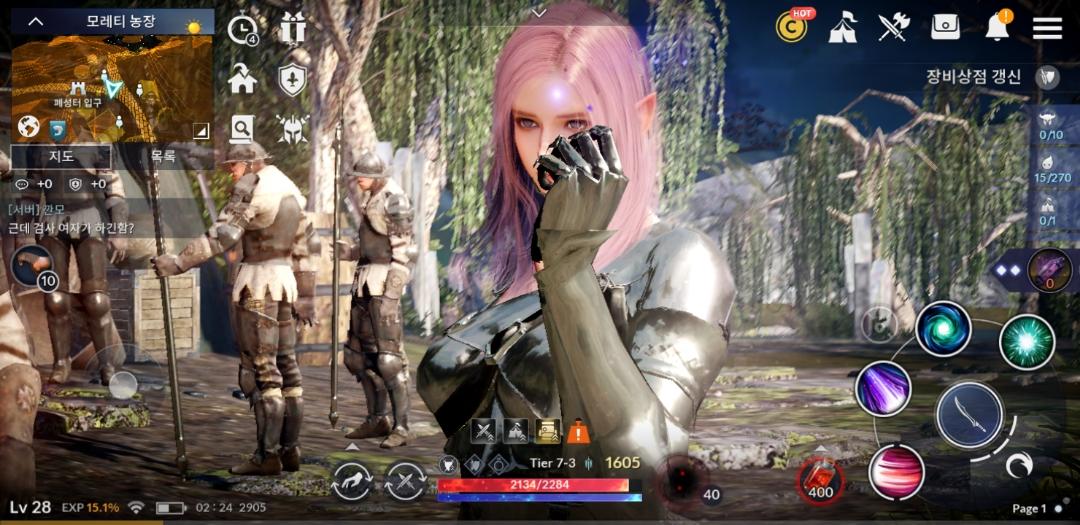Toggle the crossed swords auto-battle button

[405, 482]
